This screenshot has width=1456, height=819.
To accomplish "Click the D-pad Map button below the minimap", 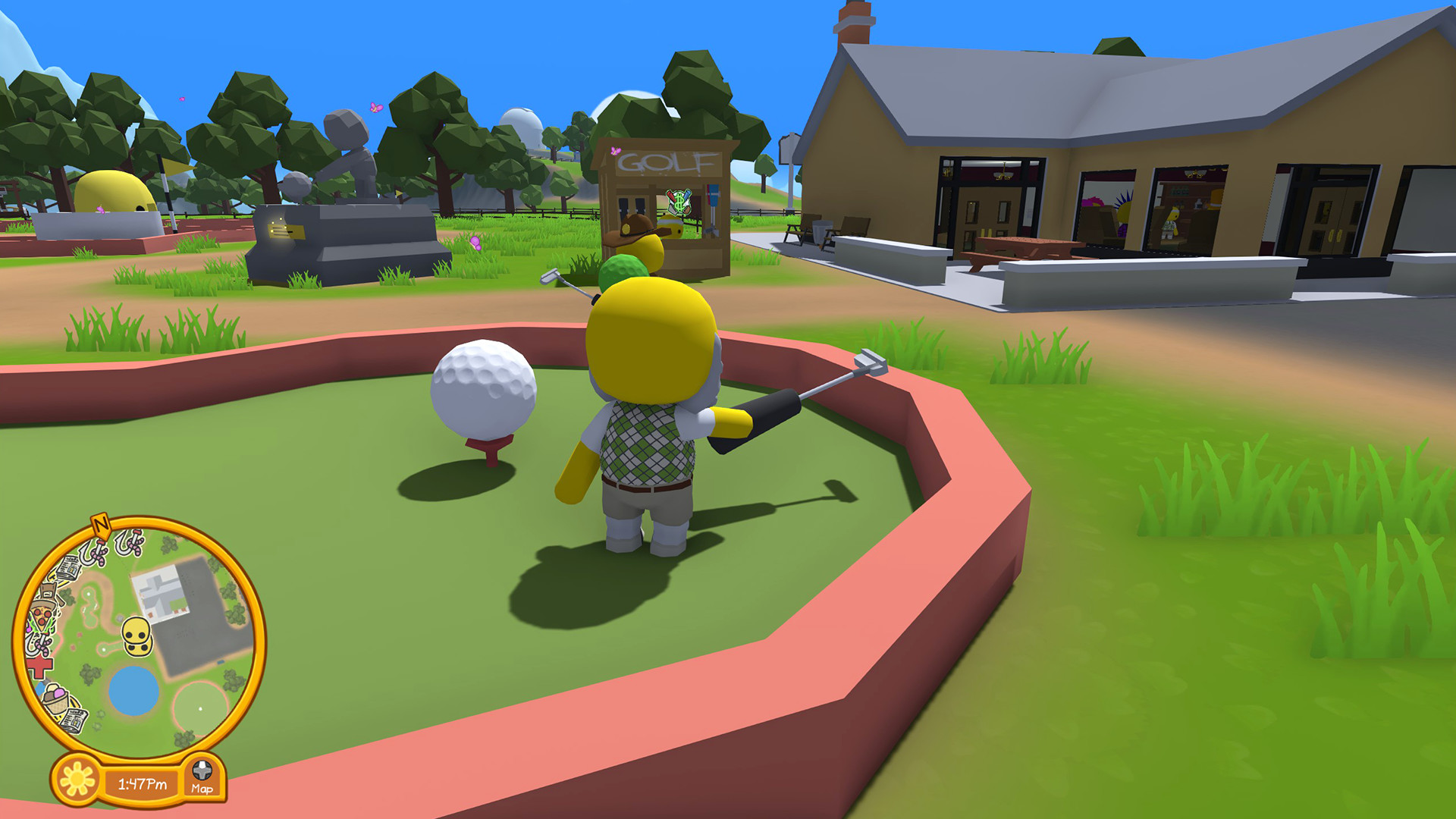I will [202, 770].
